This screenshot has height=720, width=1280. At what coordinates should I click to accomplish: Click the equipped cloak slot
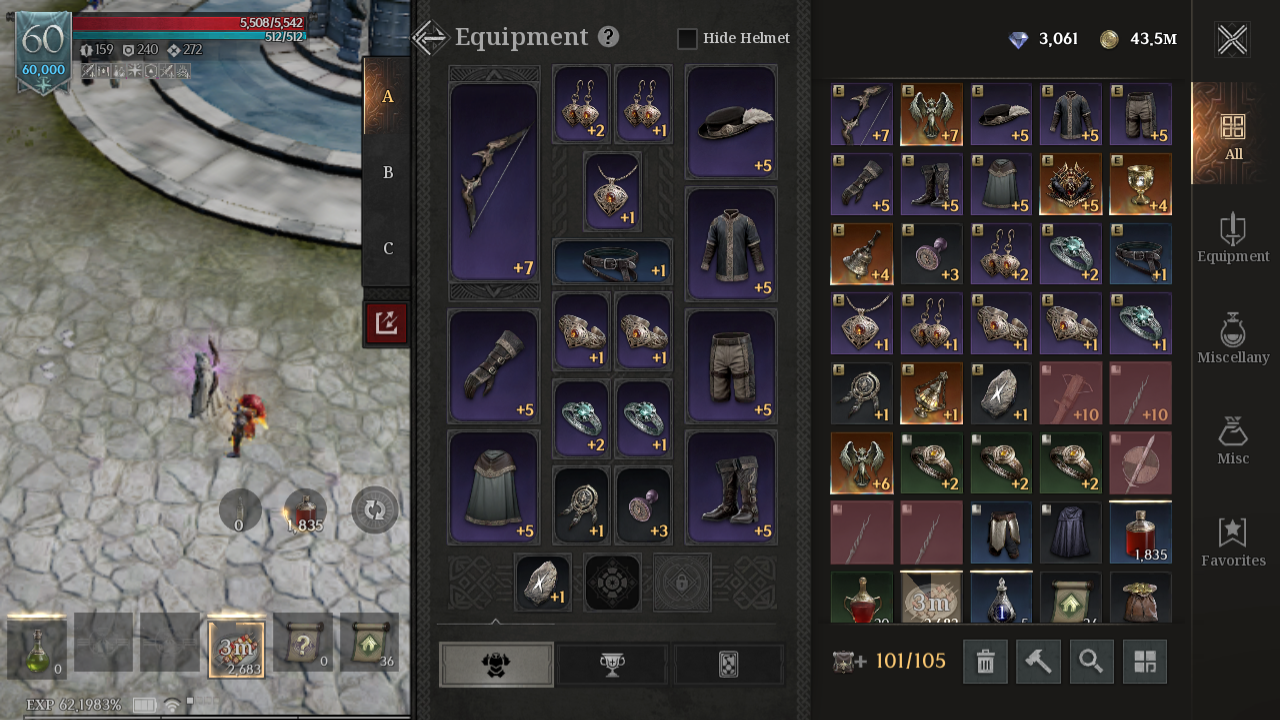click(494, 488)
